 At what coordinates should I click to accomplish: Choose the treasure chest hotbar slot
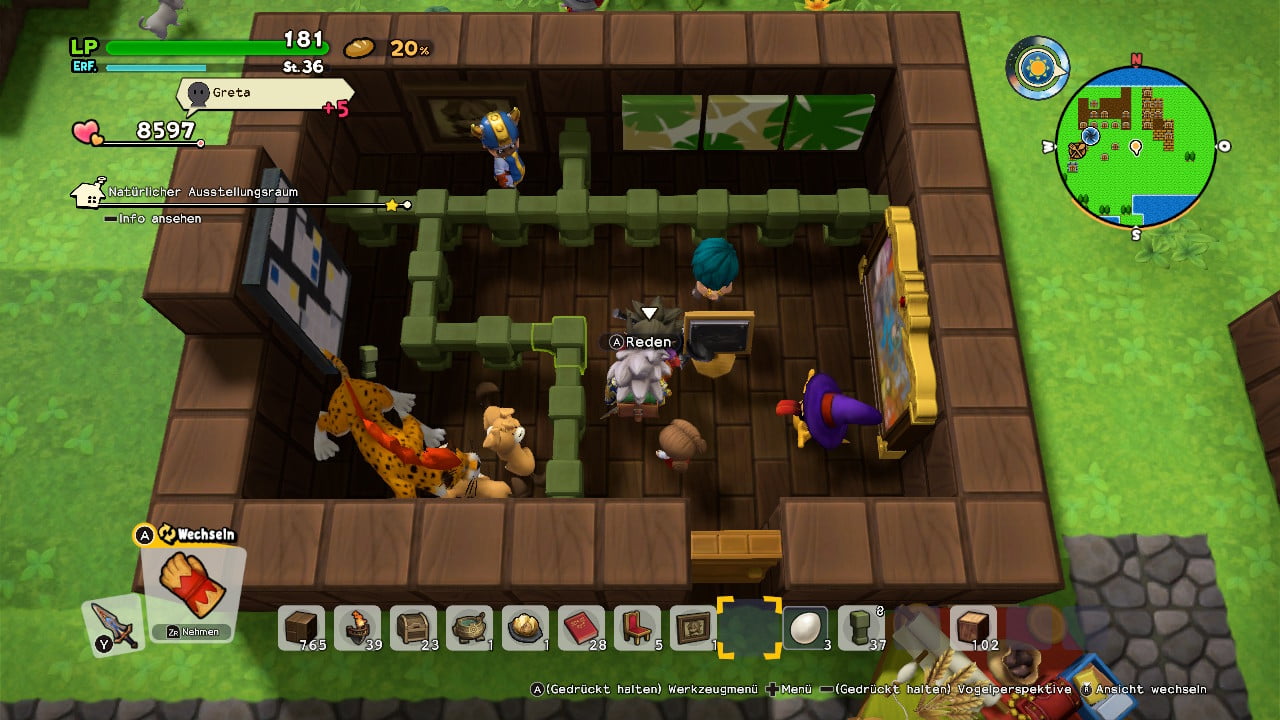point(414,627)
